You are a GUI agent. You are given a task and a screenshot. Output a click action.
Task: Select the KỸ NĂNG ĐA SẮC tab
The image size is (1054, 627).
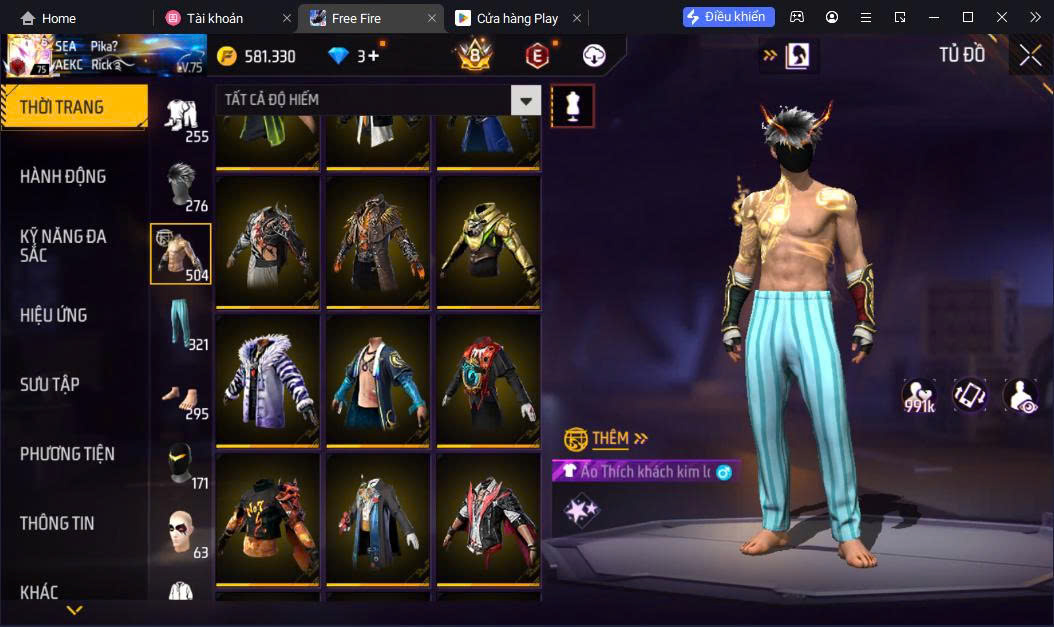[63, 246]
